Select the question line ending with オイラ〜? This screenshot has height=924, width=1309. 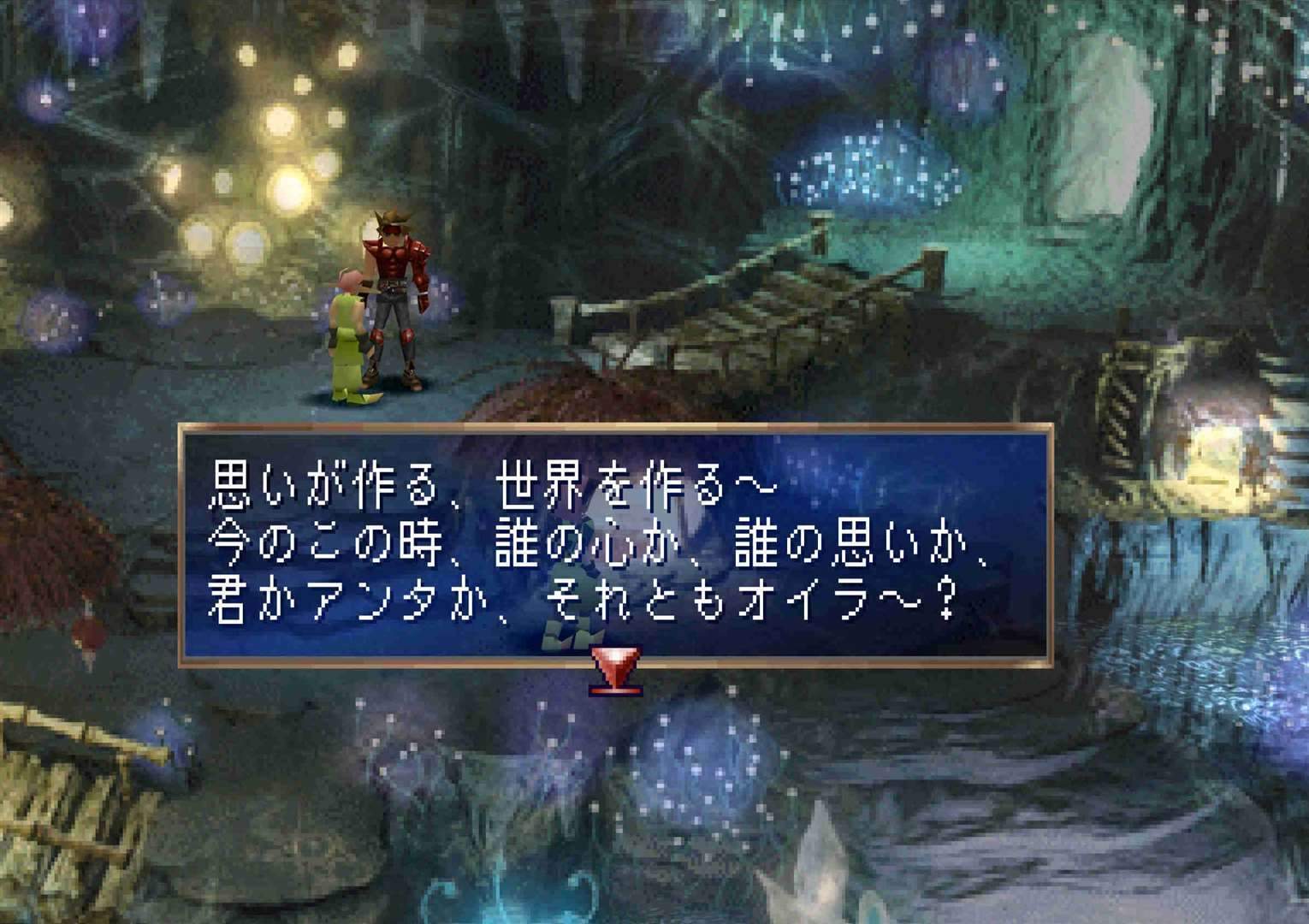click(x=582, y=599)
